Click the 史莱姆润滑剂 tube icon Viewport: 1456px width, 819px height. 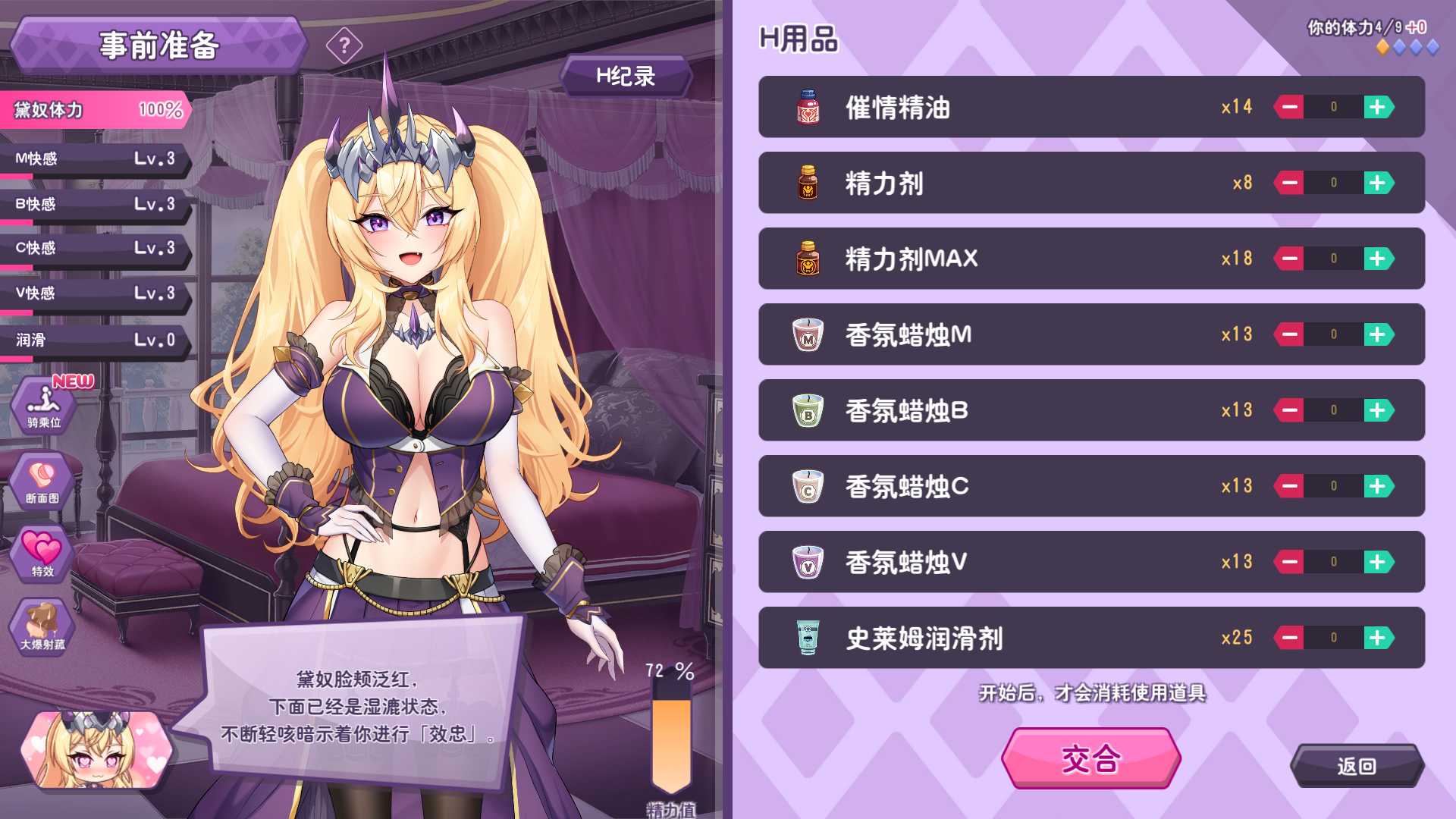[x=808, y=638]
